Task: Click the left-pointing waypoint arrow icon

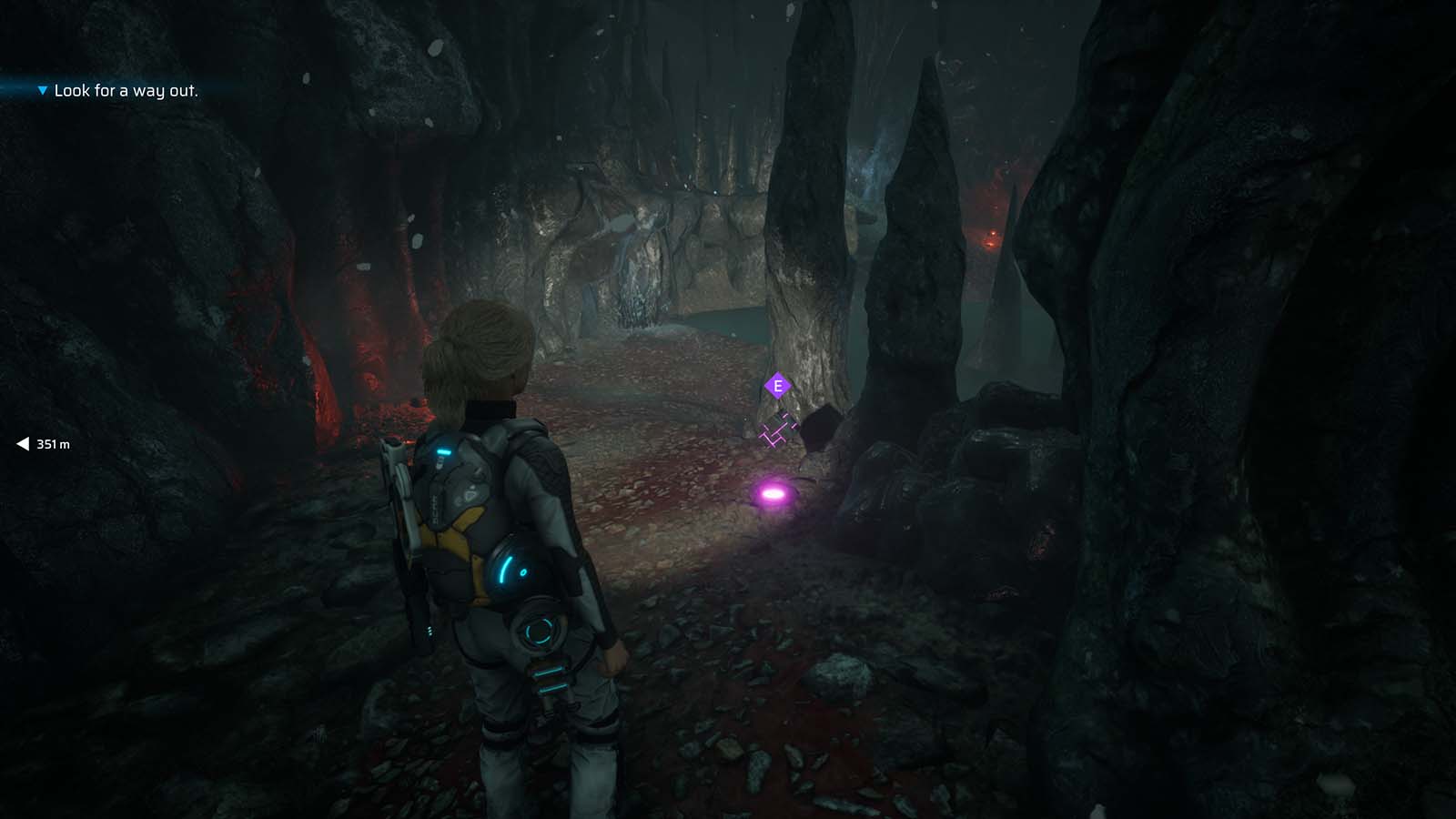Action: tap(21, 443)
